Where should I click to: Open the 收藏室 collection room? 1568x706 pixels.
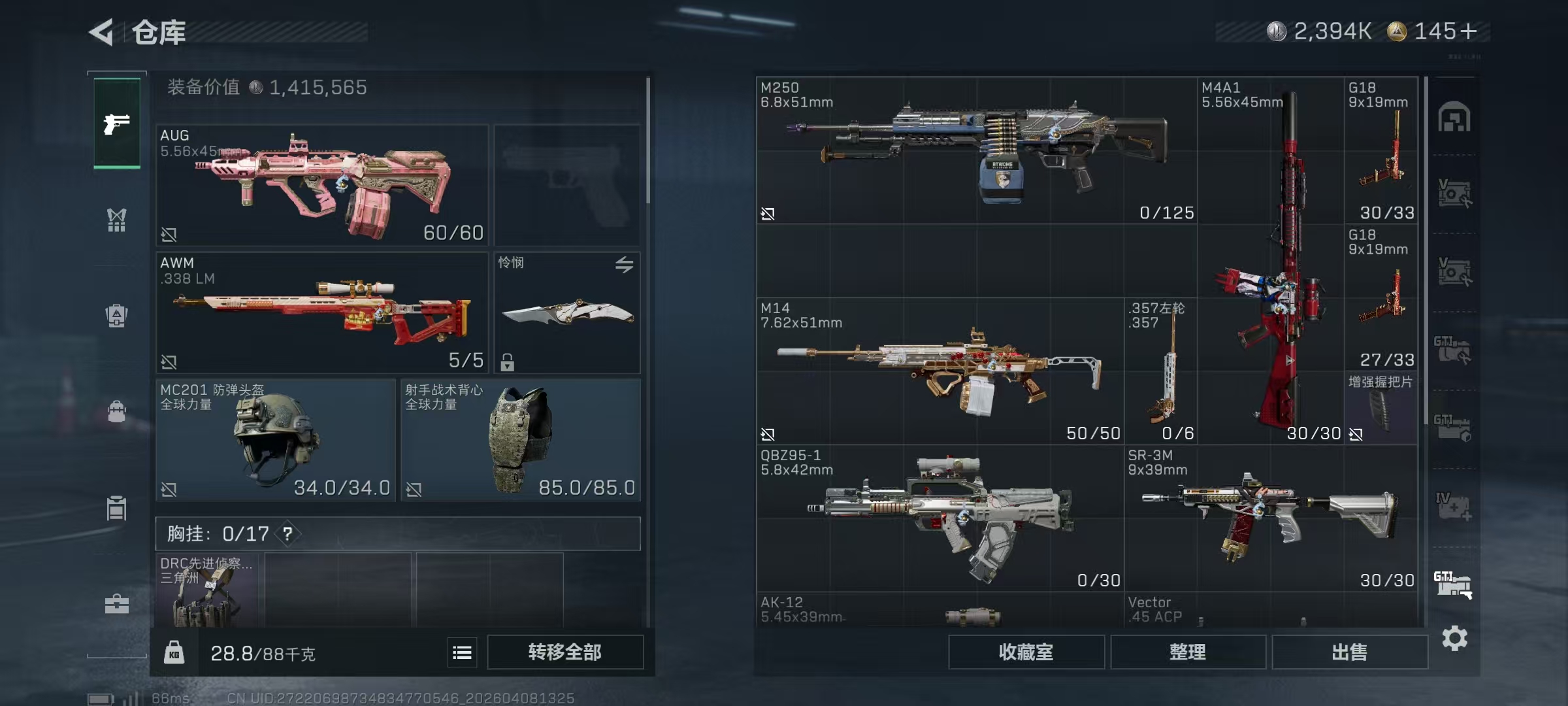(1026, 652)
